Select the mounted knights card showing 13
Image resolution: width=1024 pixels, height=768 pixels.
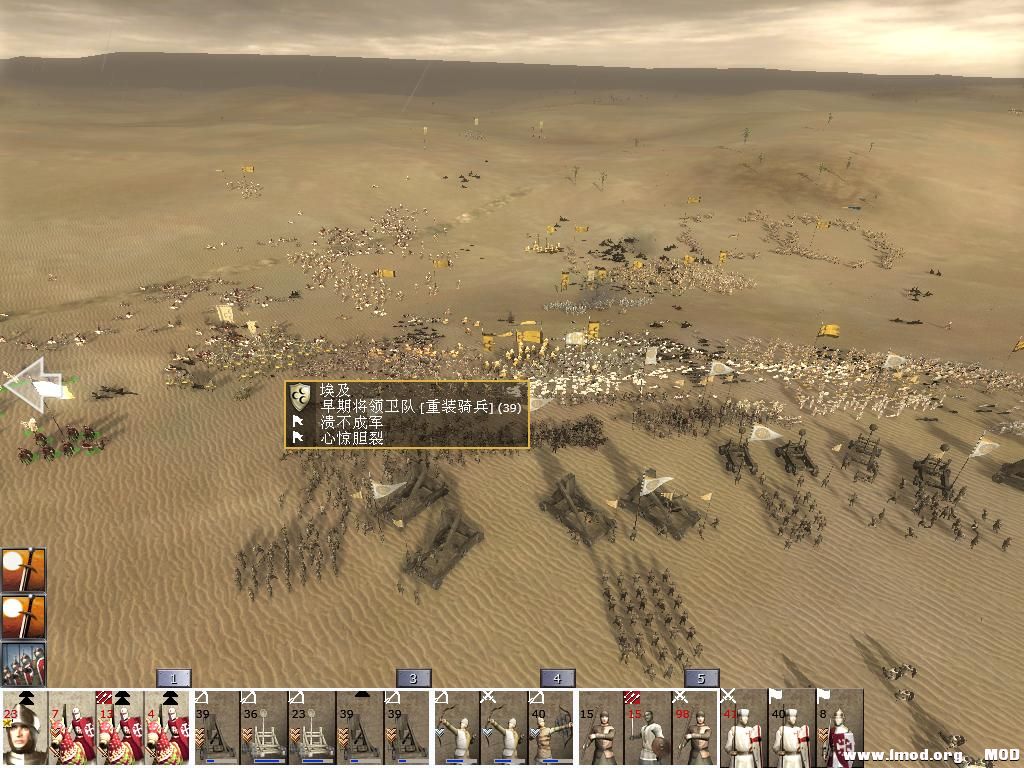120,729
